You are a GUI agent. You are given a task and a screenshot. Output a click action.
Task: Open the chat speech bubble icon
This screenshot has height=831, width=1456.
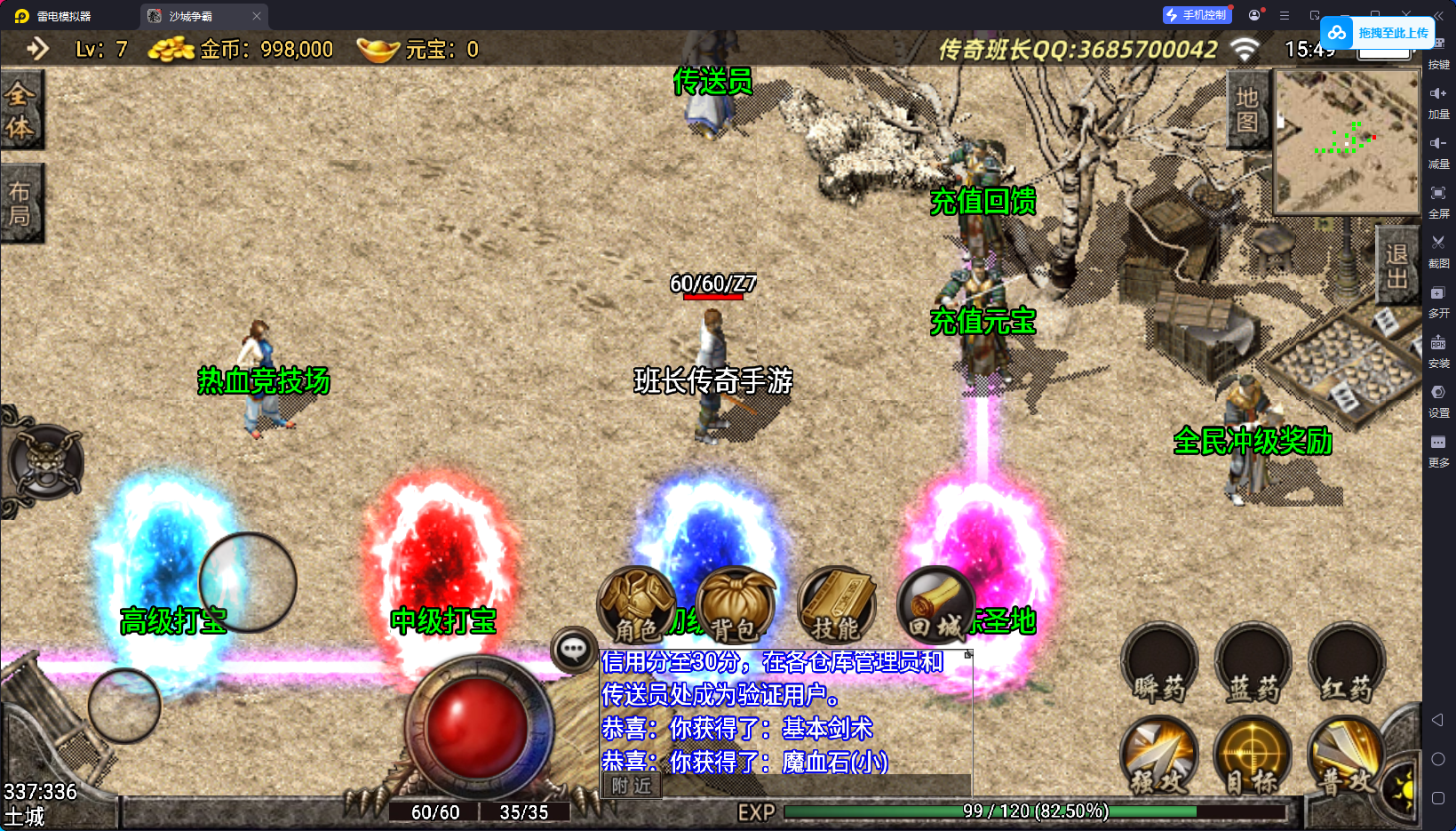(573, 650)
